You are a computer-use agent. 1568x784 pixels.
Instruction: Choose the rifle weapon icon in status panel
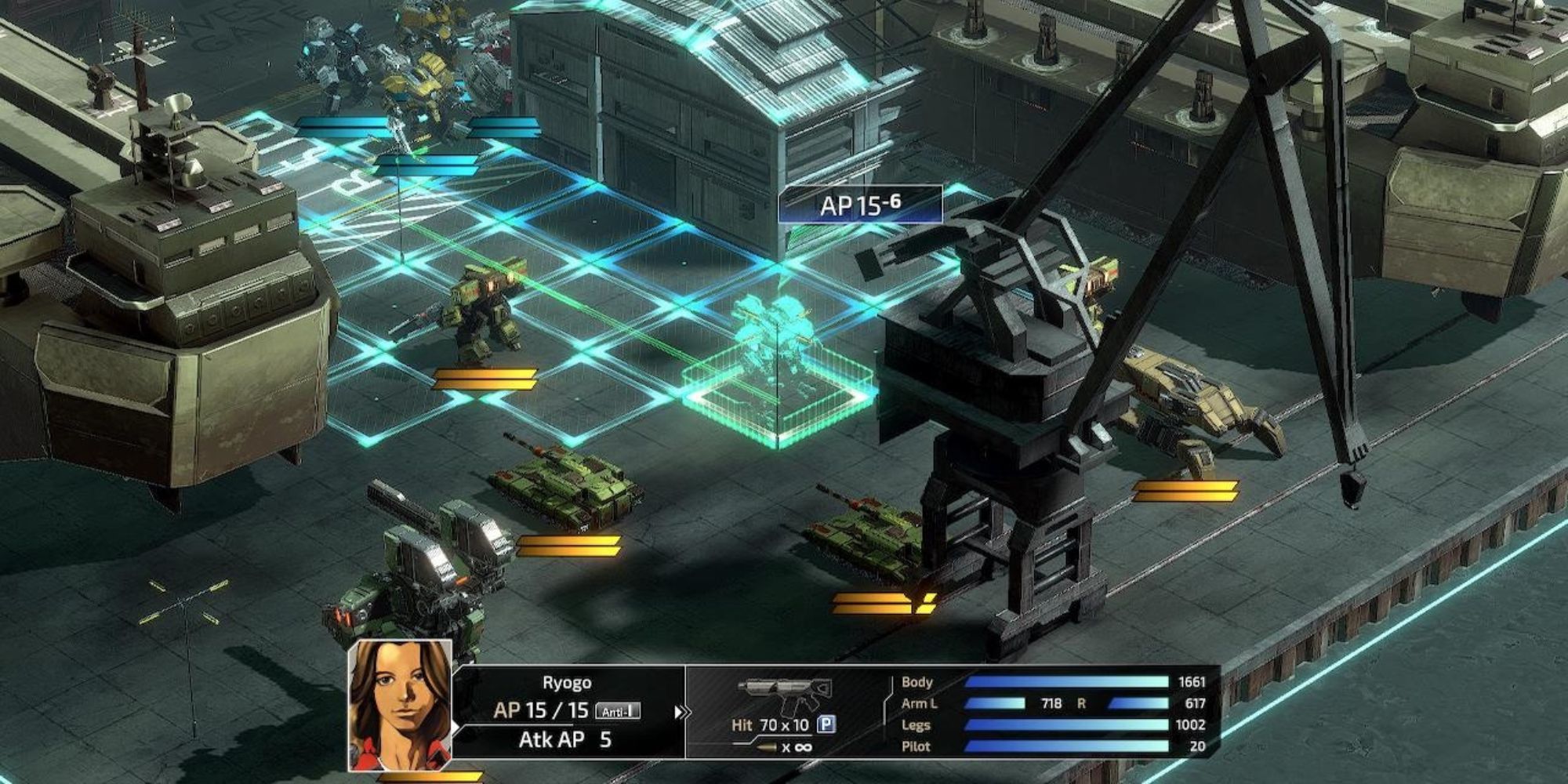click(784, 694)
